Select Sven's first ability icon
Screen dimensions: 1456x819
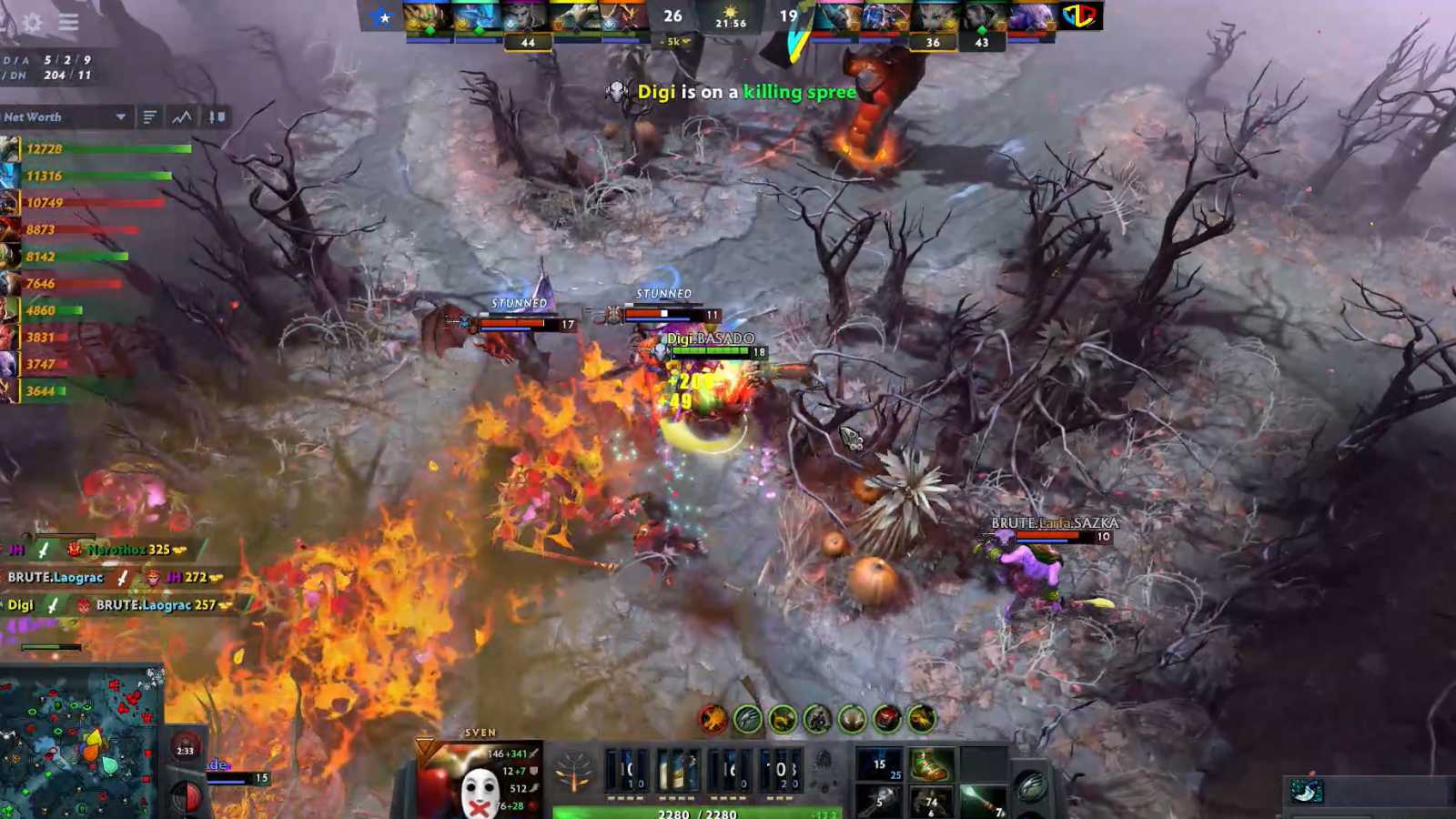[x=624, y=769]
